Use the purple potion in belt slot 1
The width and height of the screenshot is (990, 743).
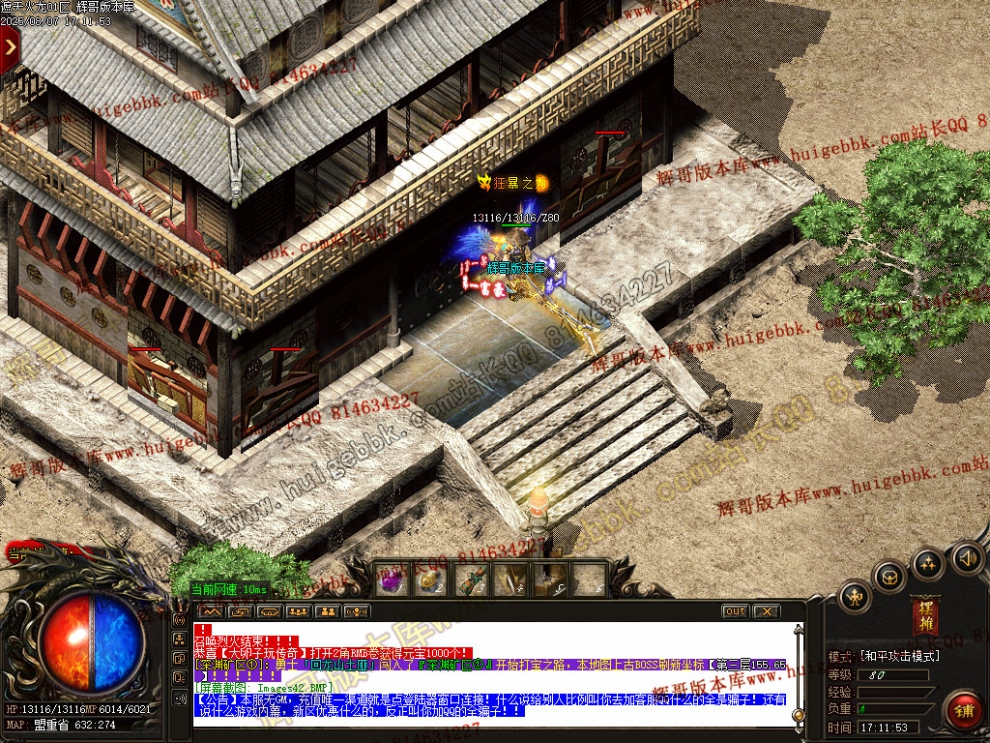coord(391,580)
